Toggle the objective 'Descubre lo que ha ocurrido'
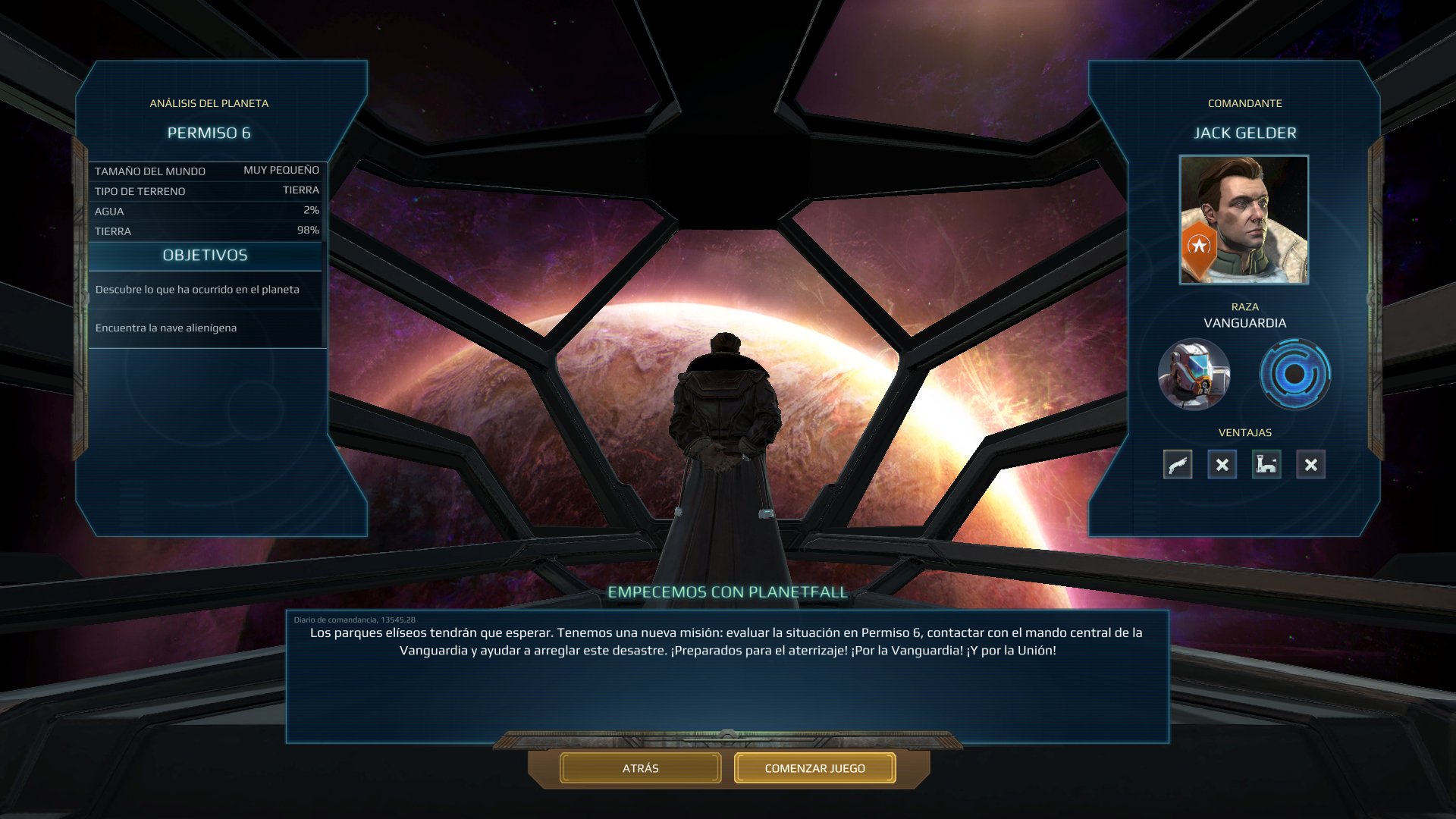This screenshot has width=1456, height=819. (x=196, y=290)
